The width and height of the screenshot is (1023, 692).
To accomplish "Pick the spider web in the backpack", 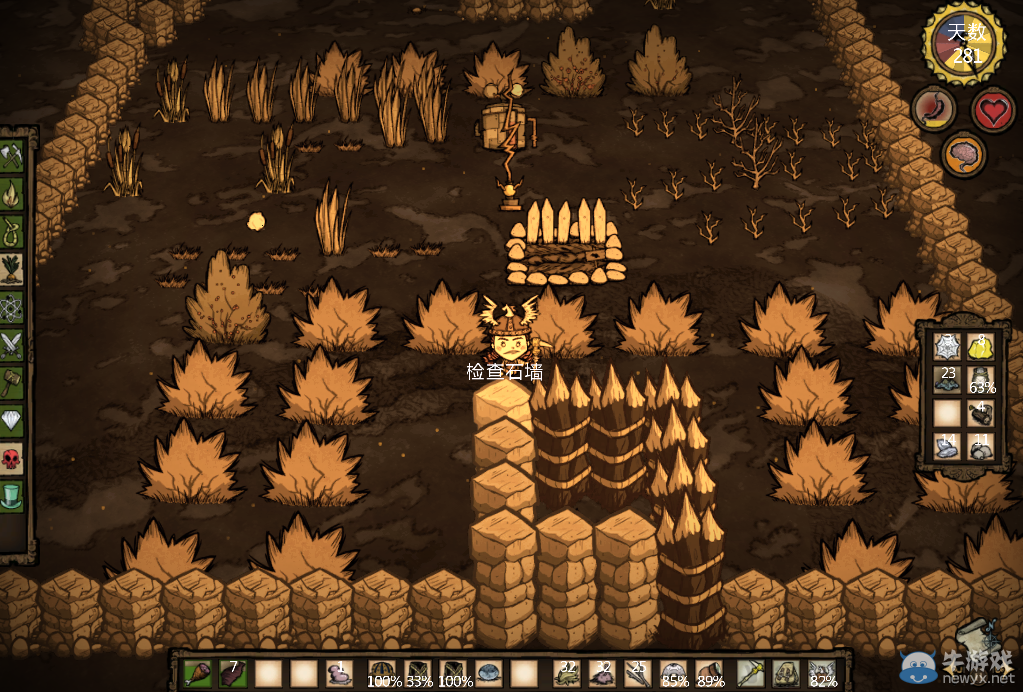I will tap(947, 346).
